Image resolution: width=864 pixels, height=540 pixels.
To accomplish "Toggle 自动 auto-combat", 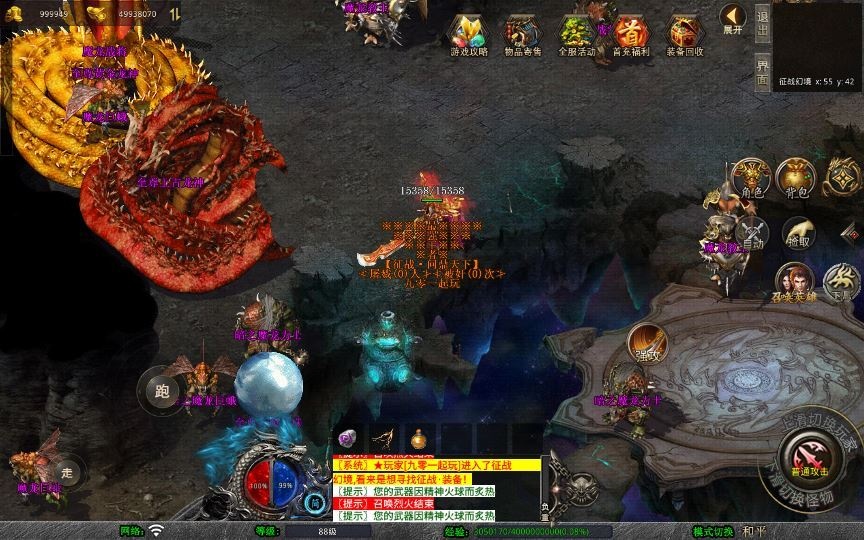I will [x=751, y=233].
